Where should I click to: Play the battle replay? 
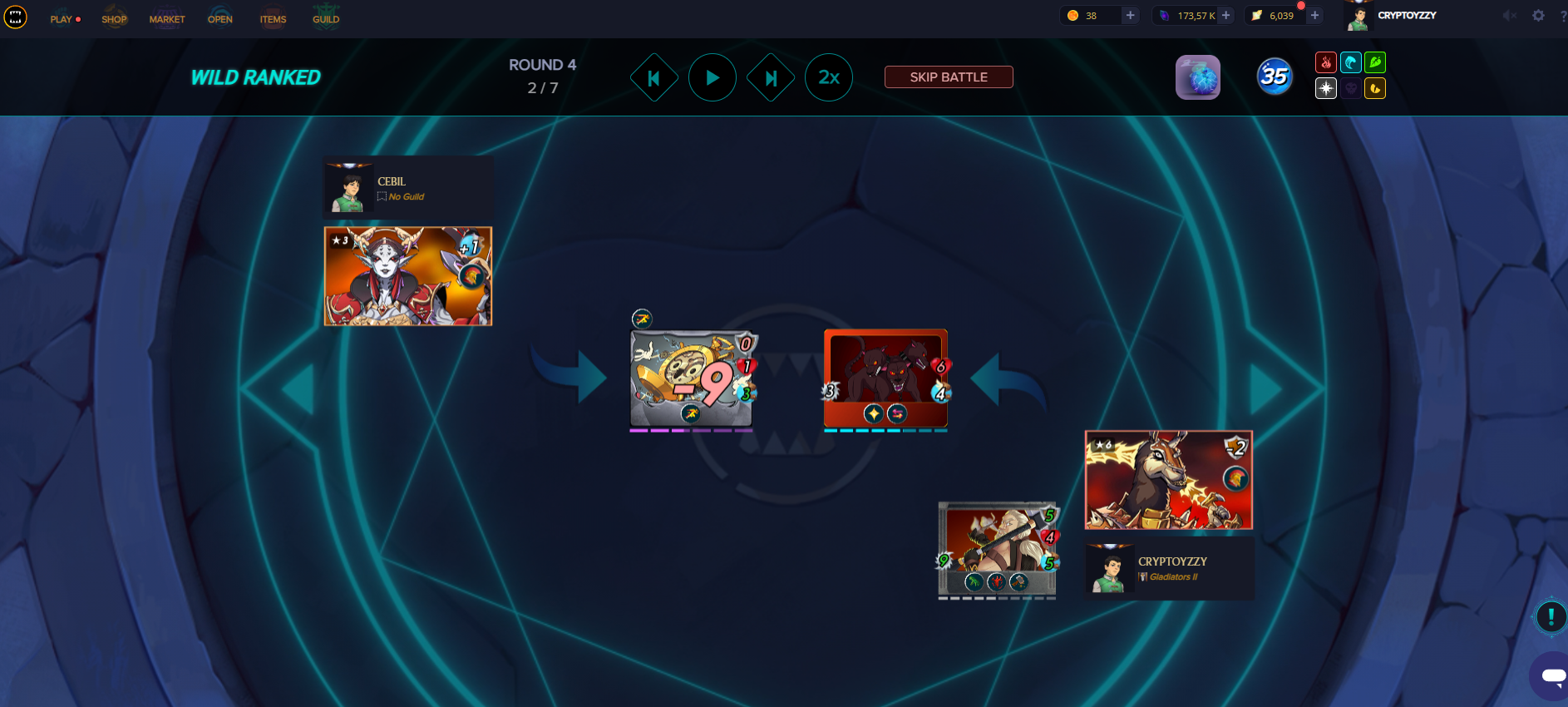point(713,77)
